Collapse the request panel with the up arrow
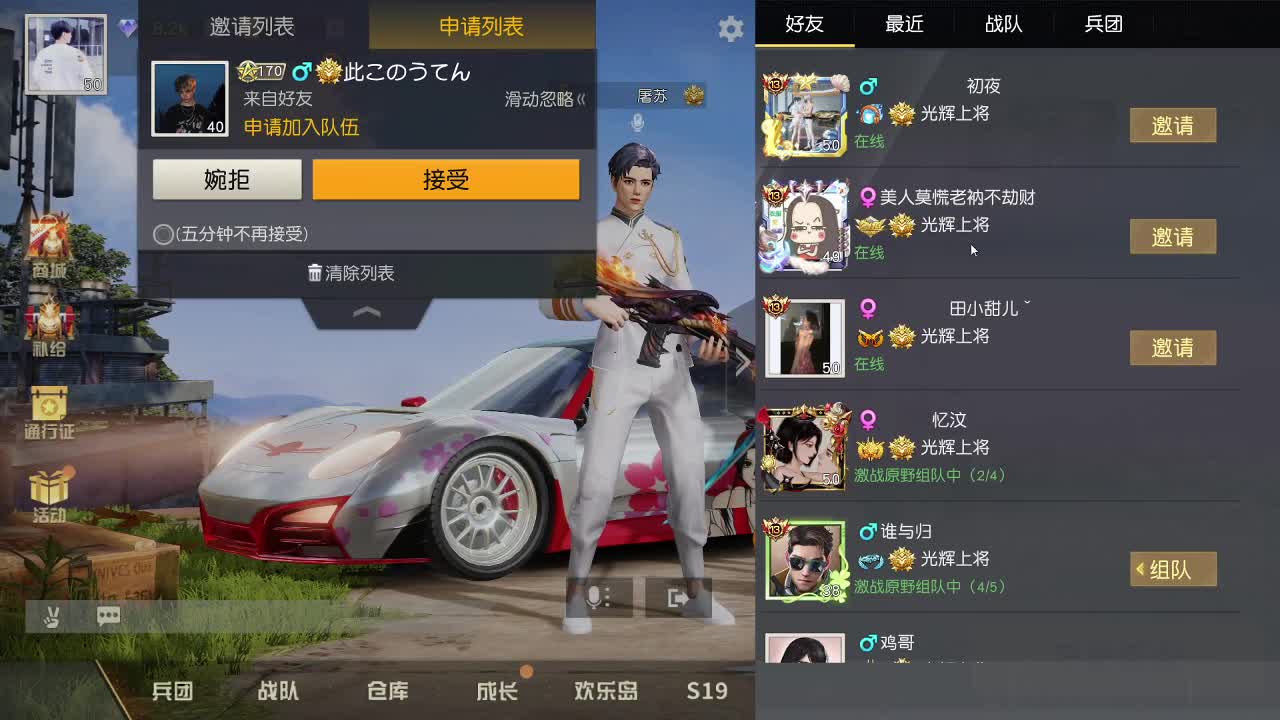This screenshot has height=720, width=1280. [x=366, y=313]
